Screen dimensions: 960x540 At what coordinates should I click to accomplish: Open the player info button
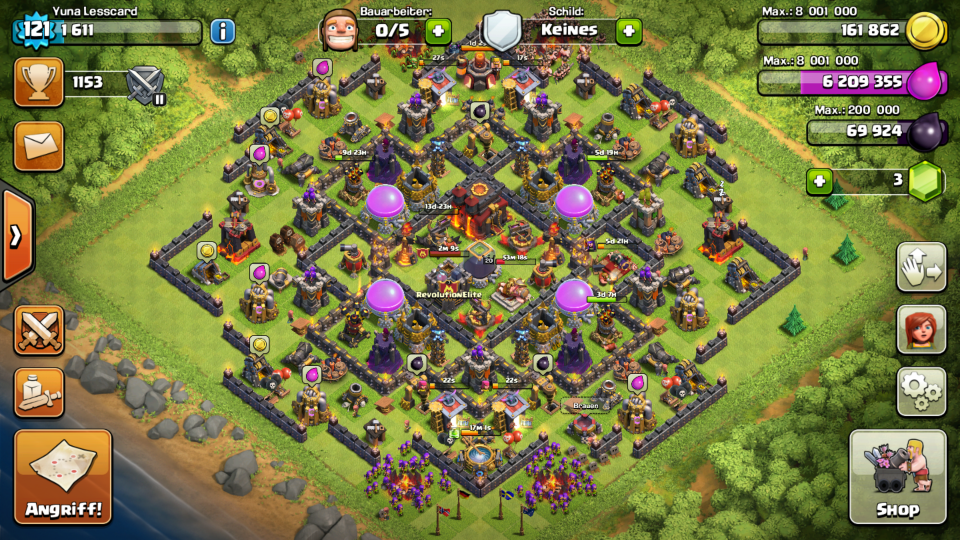point(222,31)
